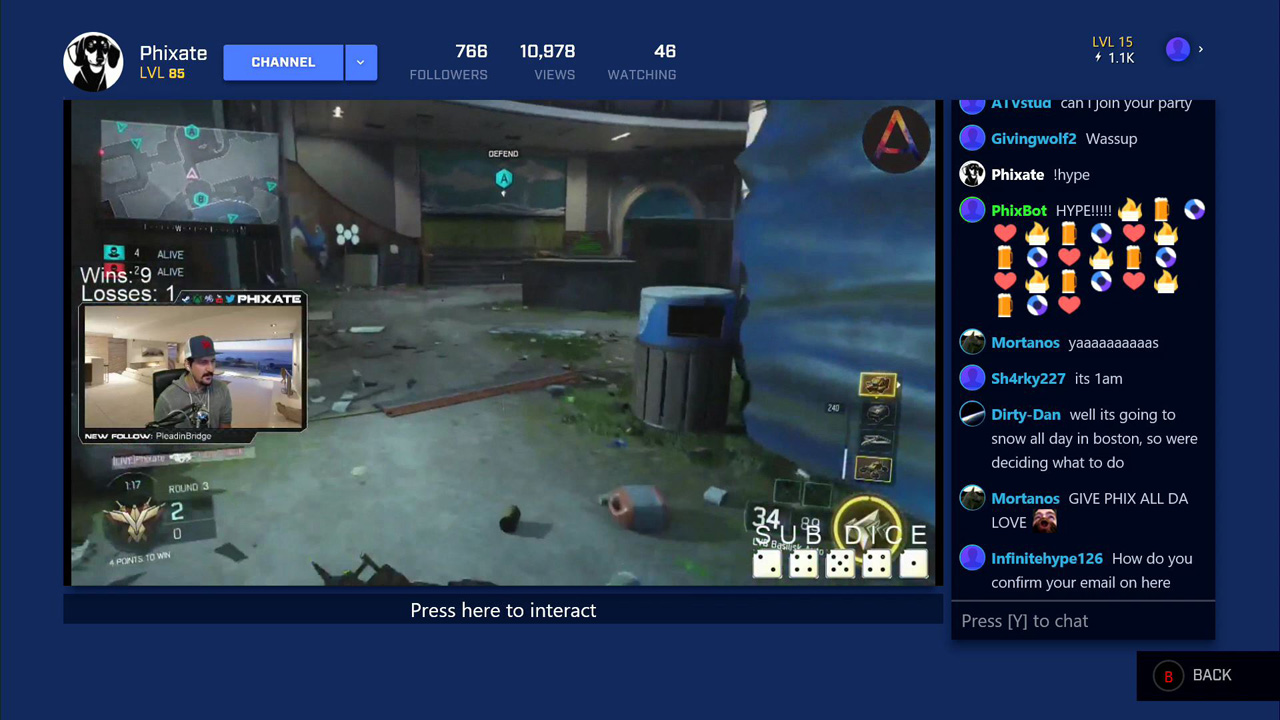Click PhixBot's avatar in the chat list
The height and width of the screenshot is (720, 1280).
point(972,210)
